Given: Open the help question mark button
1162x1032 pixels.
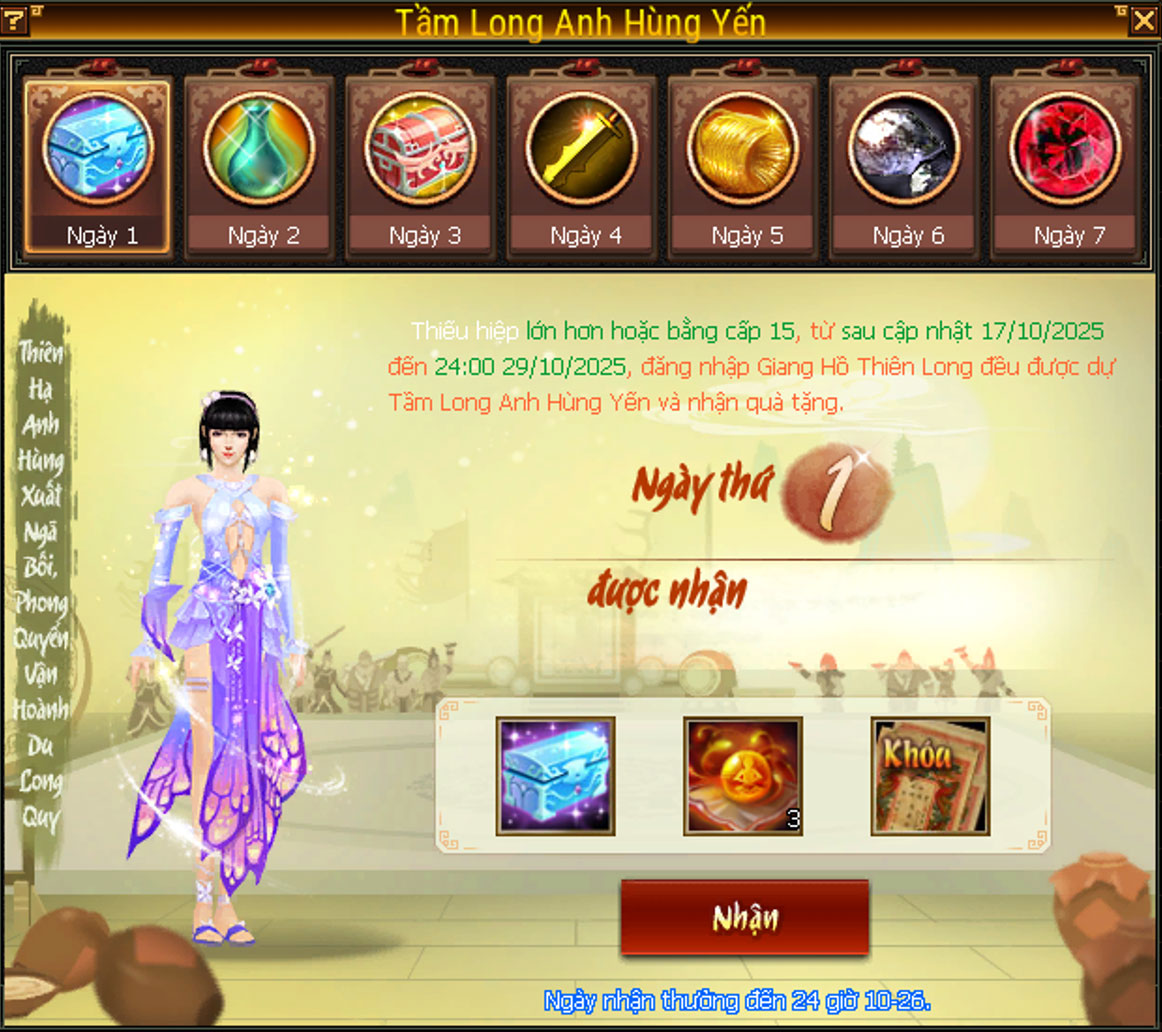Looking at the screenshot, I should click(x=17, y=19).
